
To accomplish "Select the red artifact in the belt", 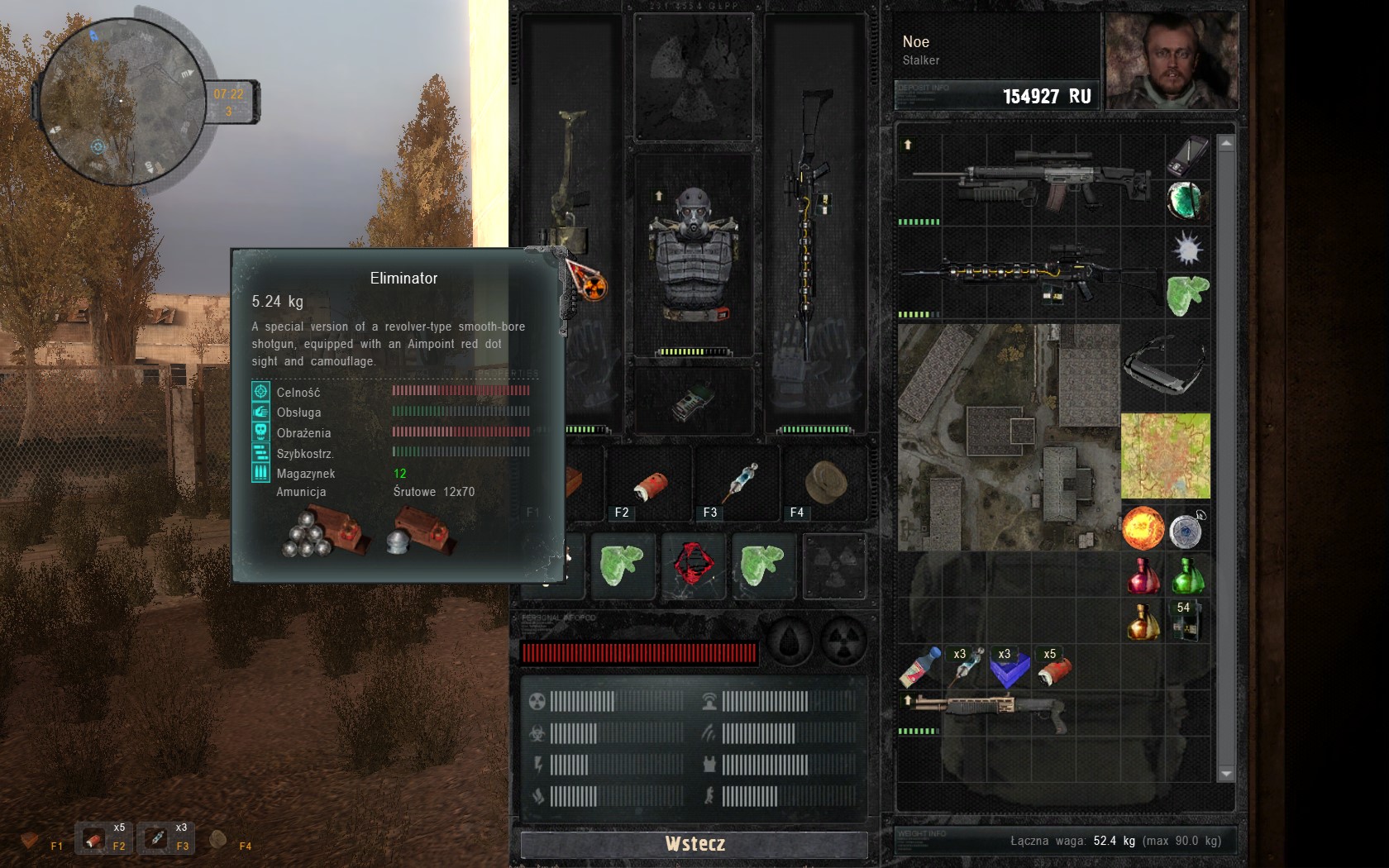I will [x=693, y=565].
